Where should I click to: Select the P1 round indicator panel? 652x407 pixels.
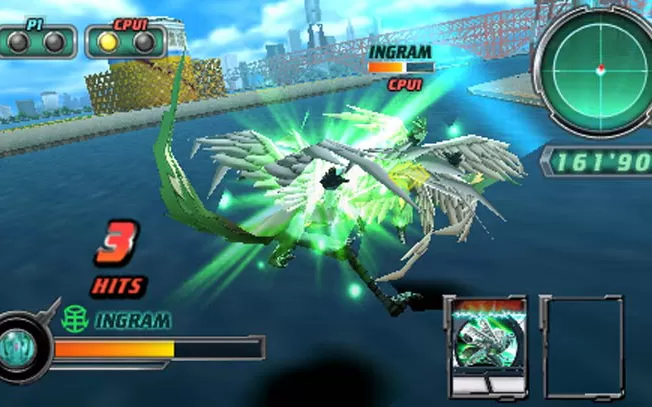point(39,39)
